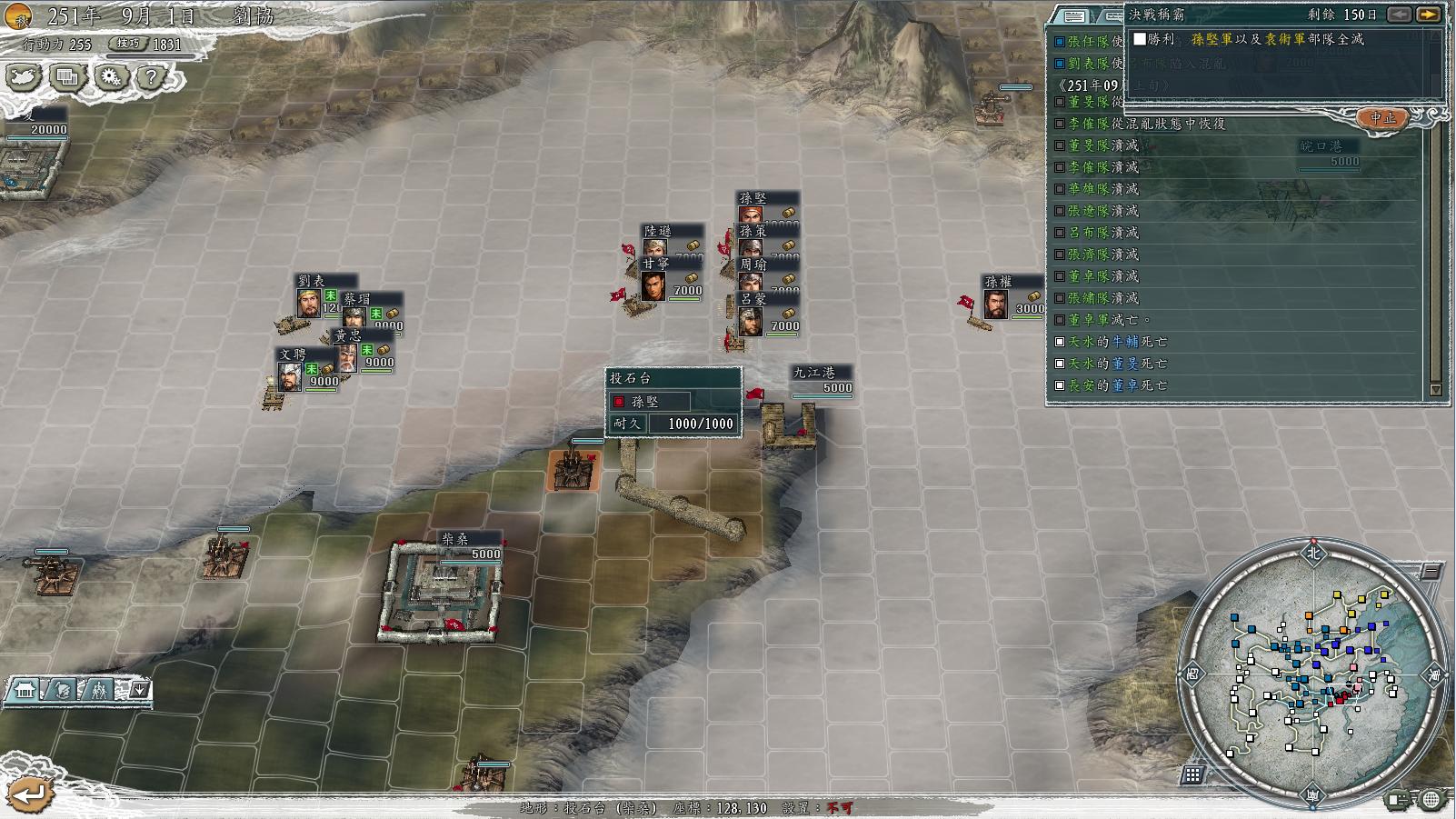The height and width of the screenshot is (819, 1456).
Task: Click the circular minimap of China
Action: tap(1313, 674)
